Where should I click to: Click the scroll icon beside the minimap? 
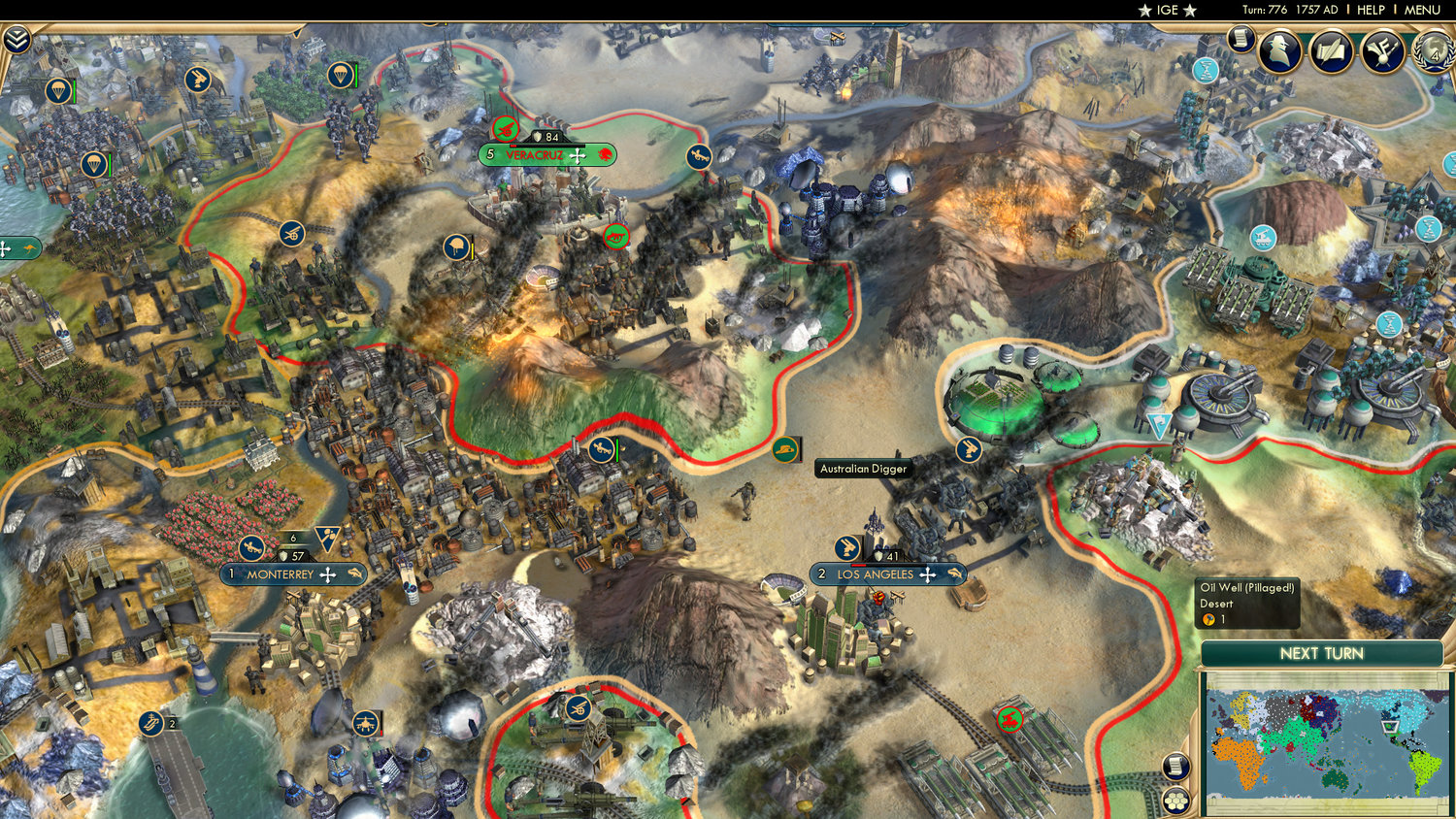[x=1175, y=766]
